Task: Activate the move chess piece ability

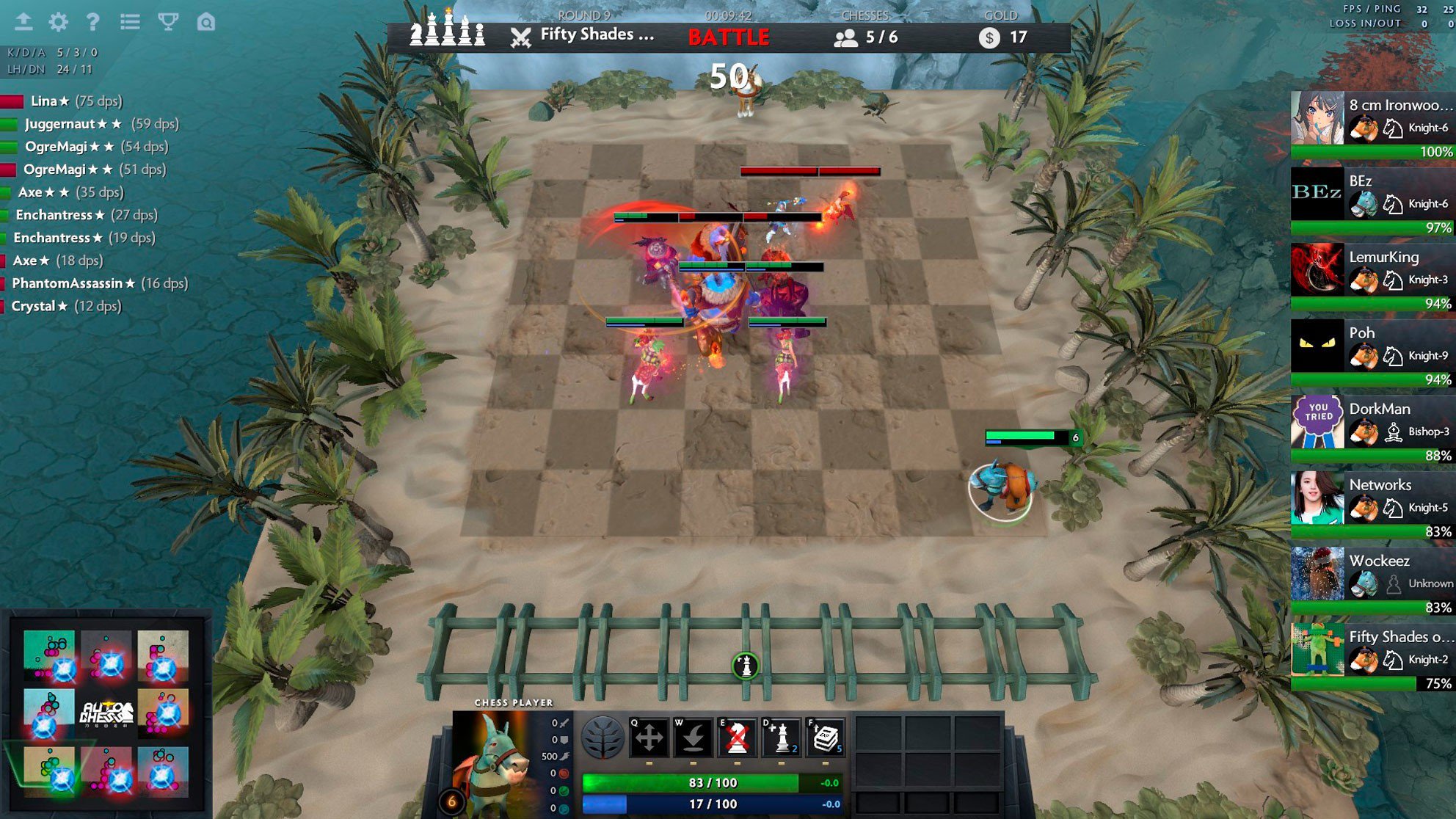Action: (649, 738)
